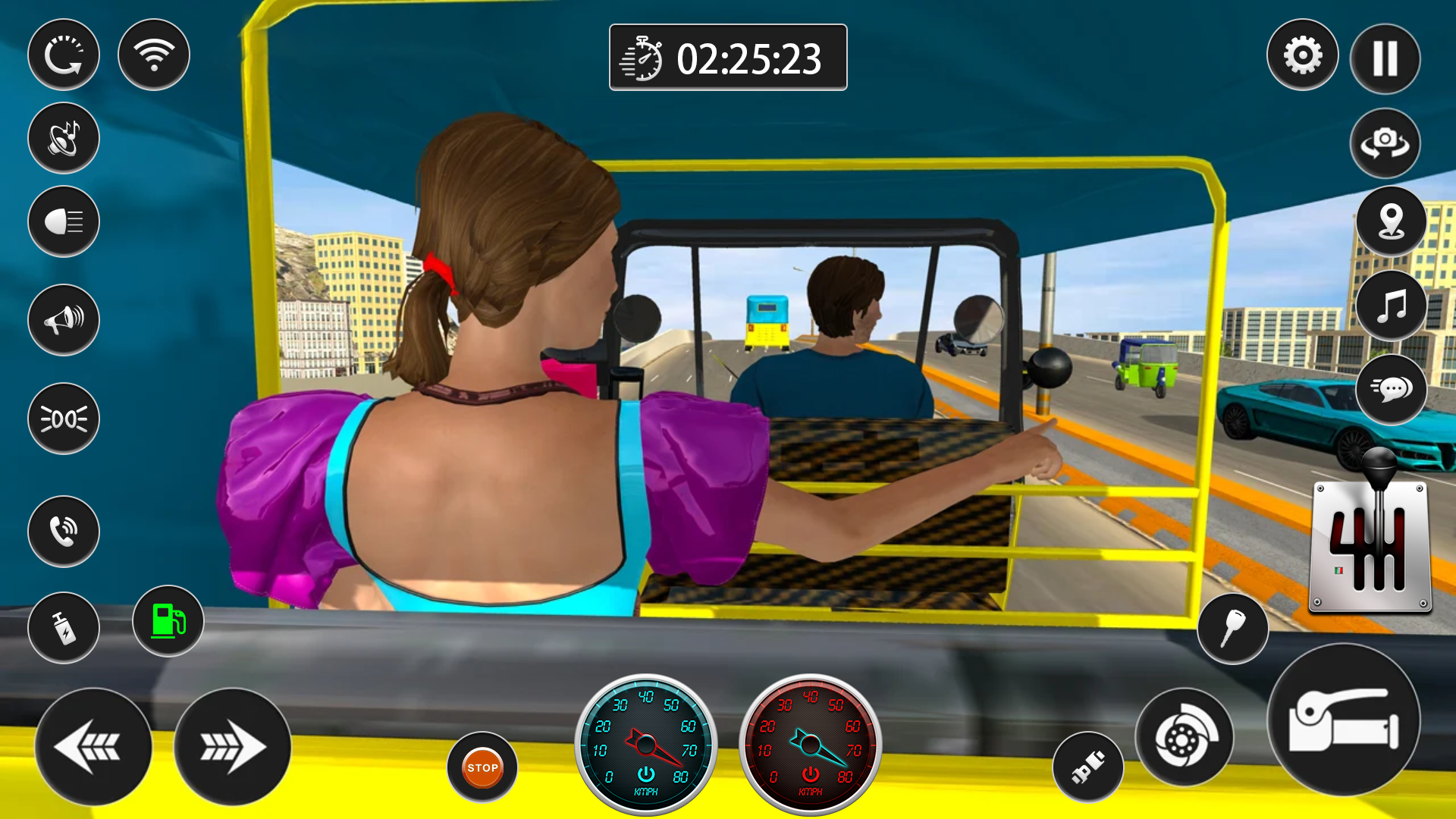Toggle the WiFi connection indicator
Viewport: 1456px width, 819px height.
[153, 54]
